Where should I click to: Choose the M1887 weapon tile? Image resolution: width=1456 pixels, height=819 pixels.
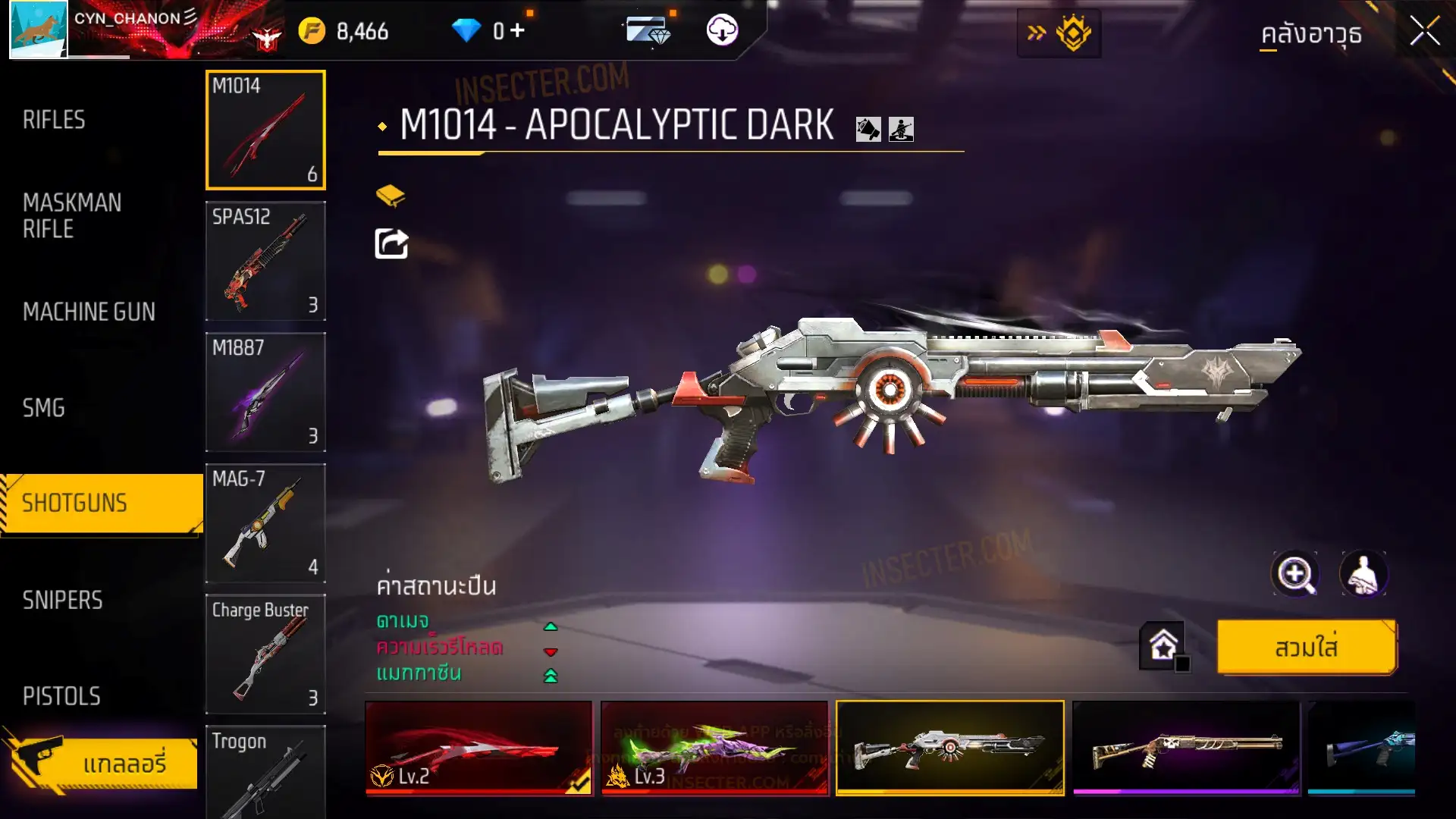[265, 392]
